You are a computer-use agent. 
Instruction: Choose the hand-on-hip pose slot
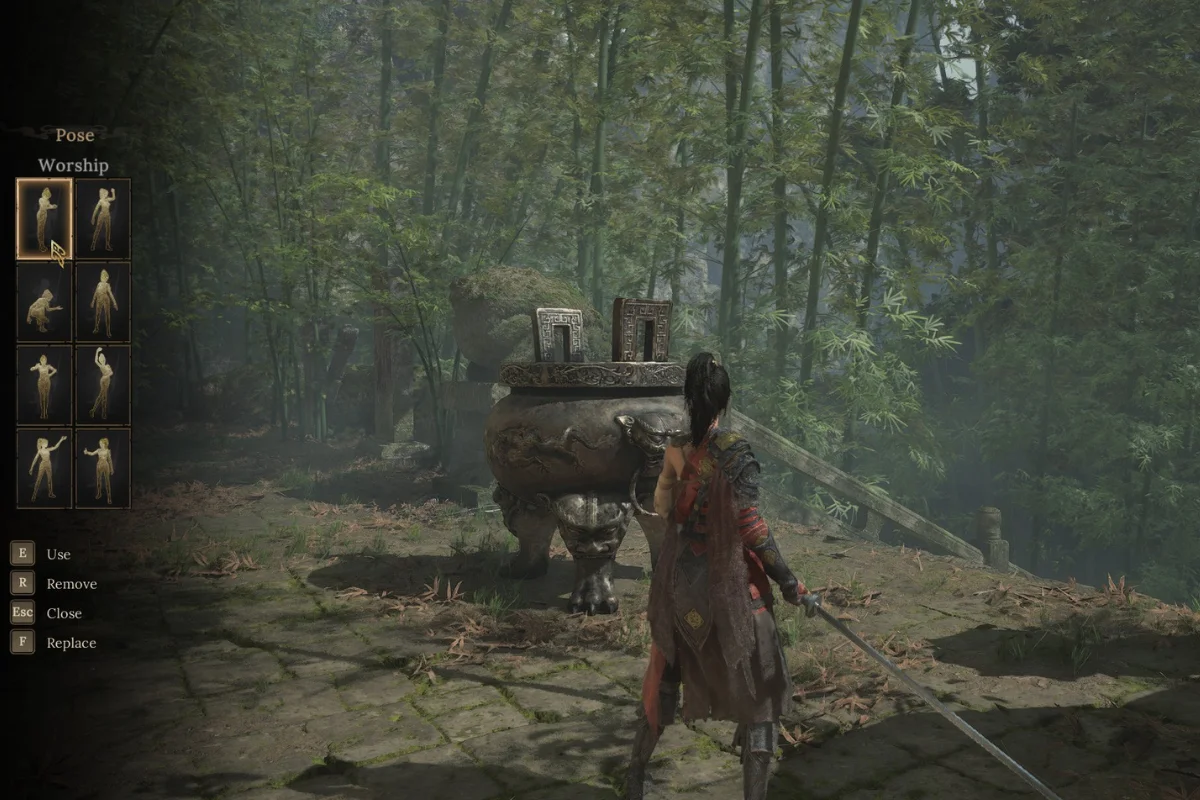coord(44,385)
